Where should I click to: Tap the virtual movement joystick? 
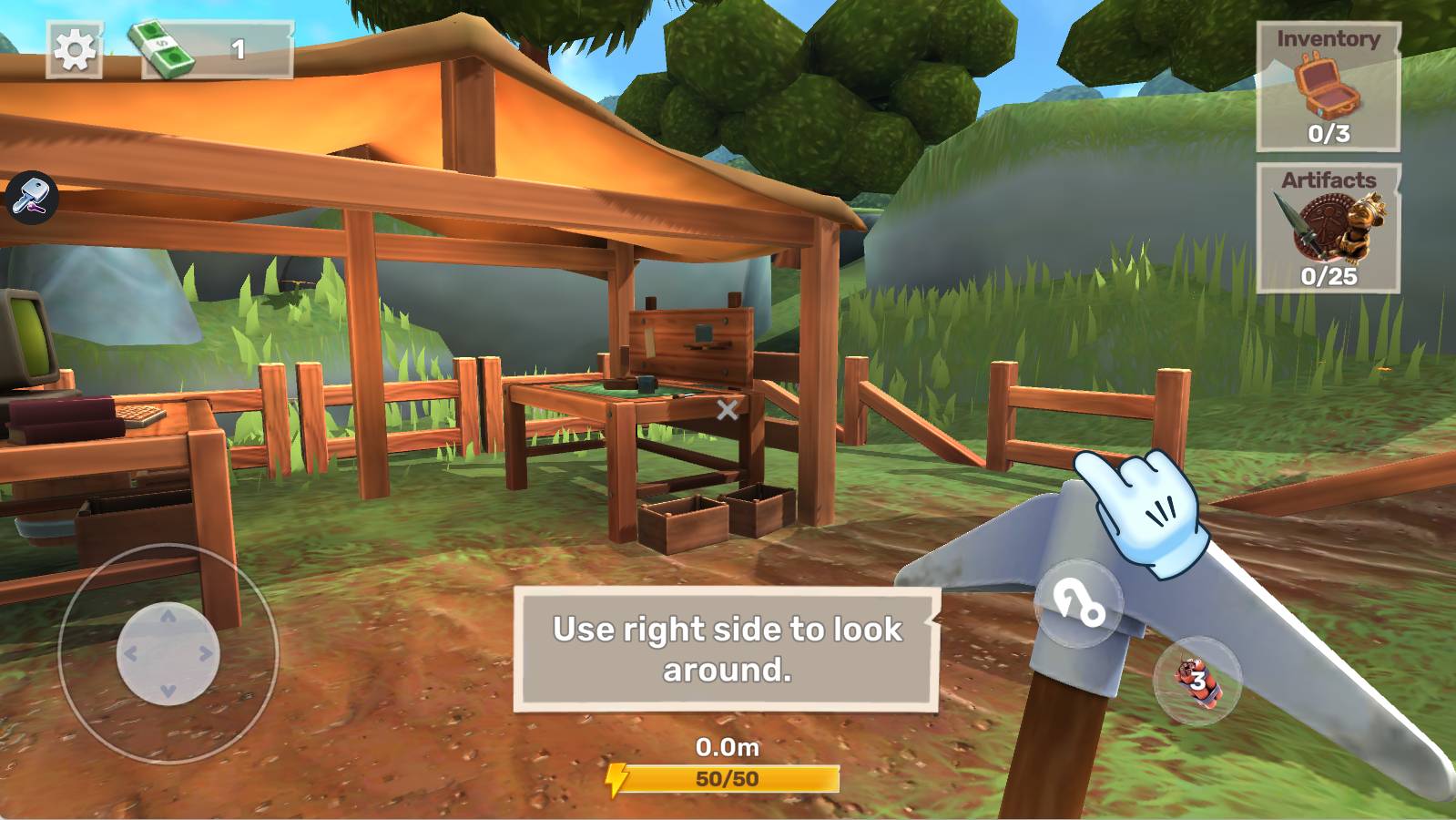[x=168, y=653]
